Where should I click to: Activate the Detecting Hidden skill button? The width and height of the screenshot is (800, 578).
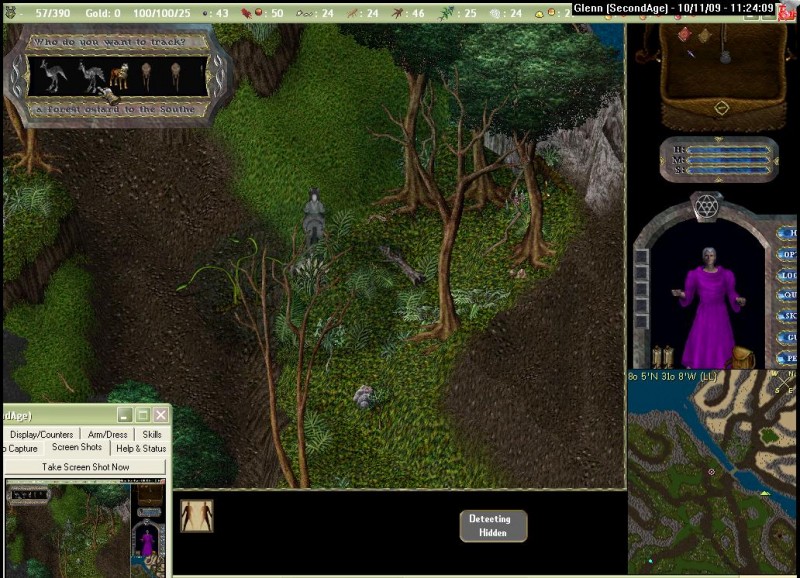492,525
